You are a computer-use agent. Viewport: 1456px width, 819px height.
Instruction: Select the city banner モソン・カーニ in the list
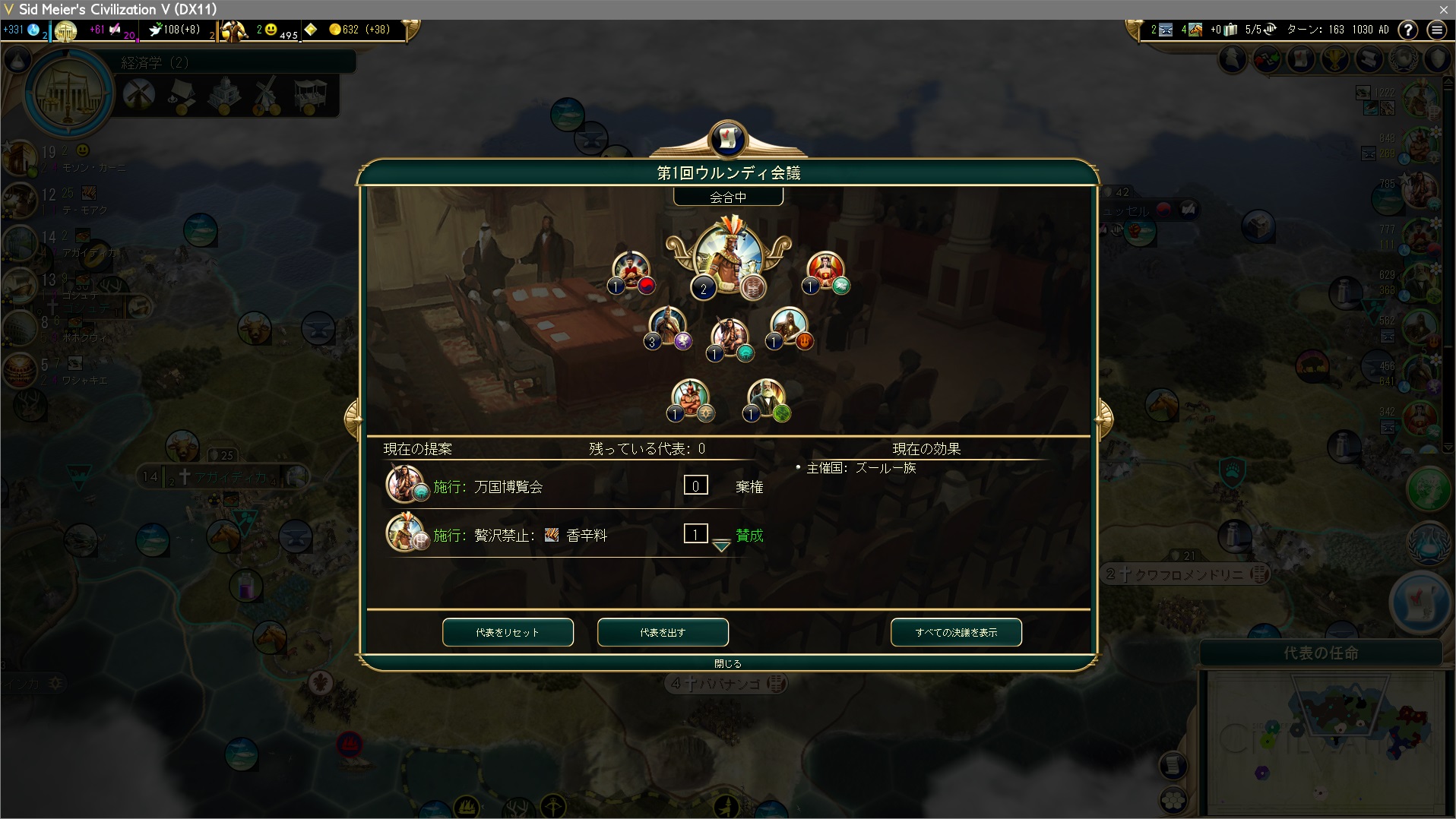84,167
